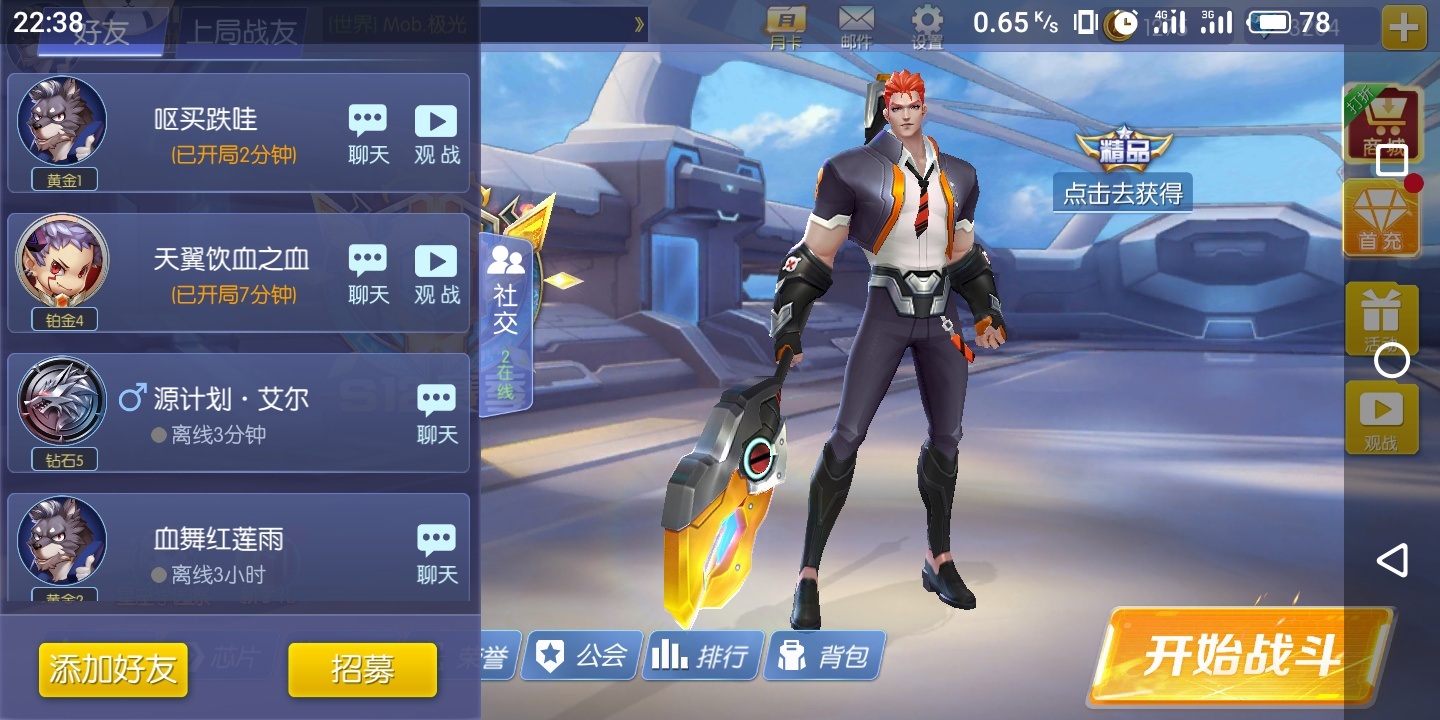The width and height of the screenshot is (1440, 720).
Task: Chat with 源计划·艾尔
Action: 437,415
